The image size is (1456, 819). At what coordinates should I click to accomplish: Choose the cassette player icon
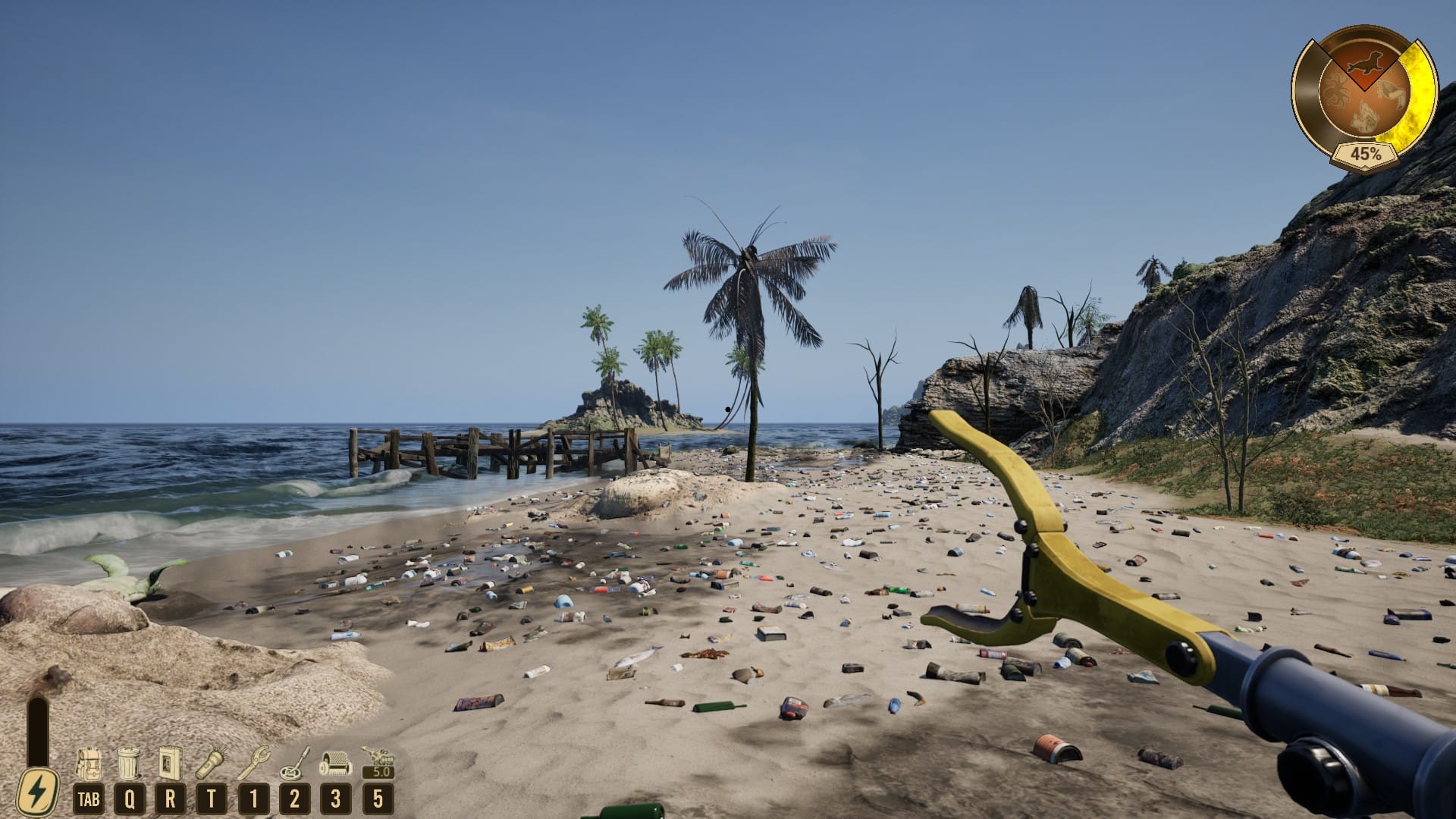pos(170,763)
